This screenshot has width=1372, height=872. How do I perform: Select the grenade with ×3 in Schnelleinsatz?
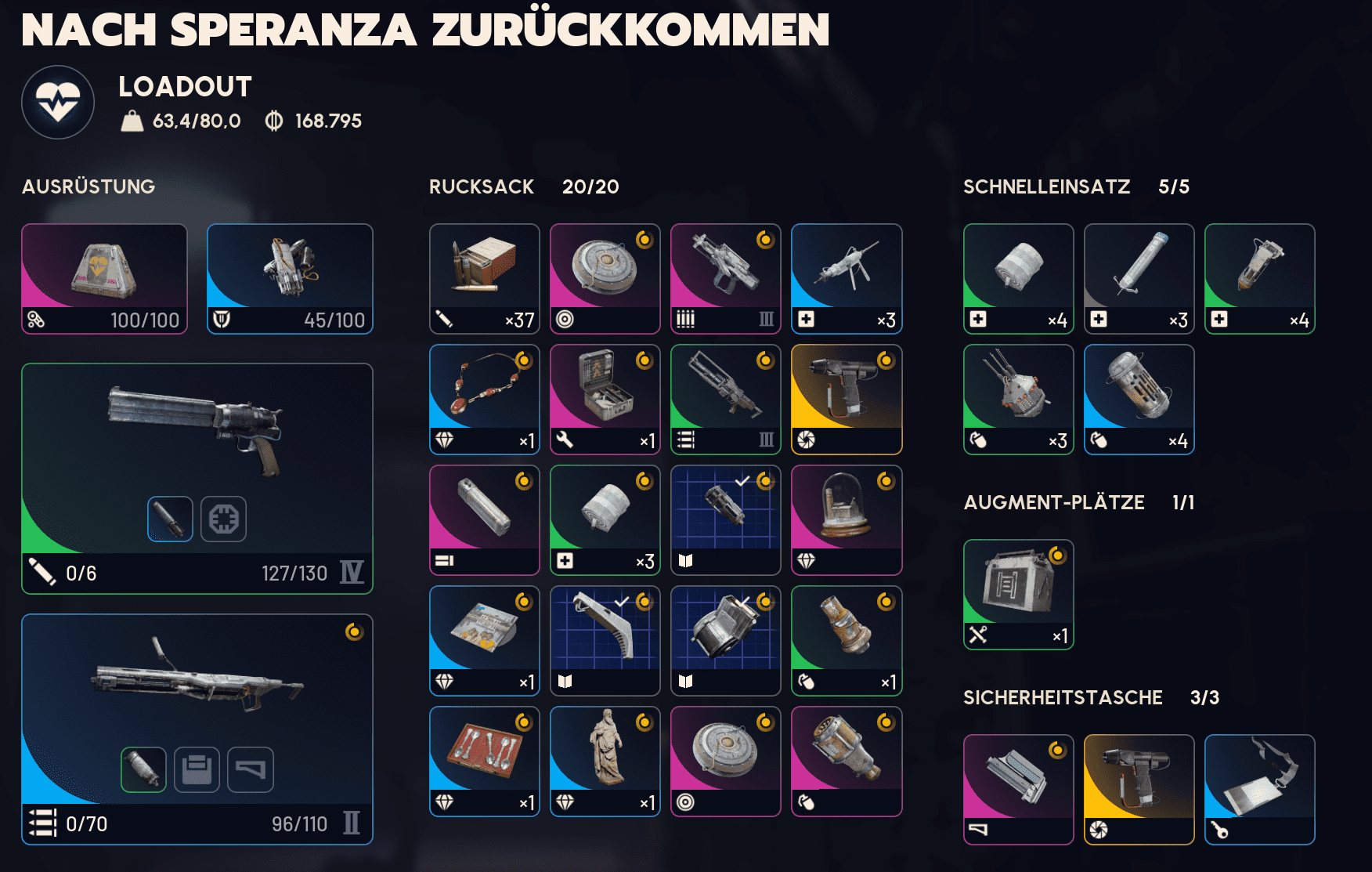pos(1018,399)
